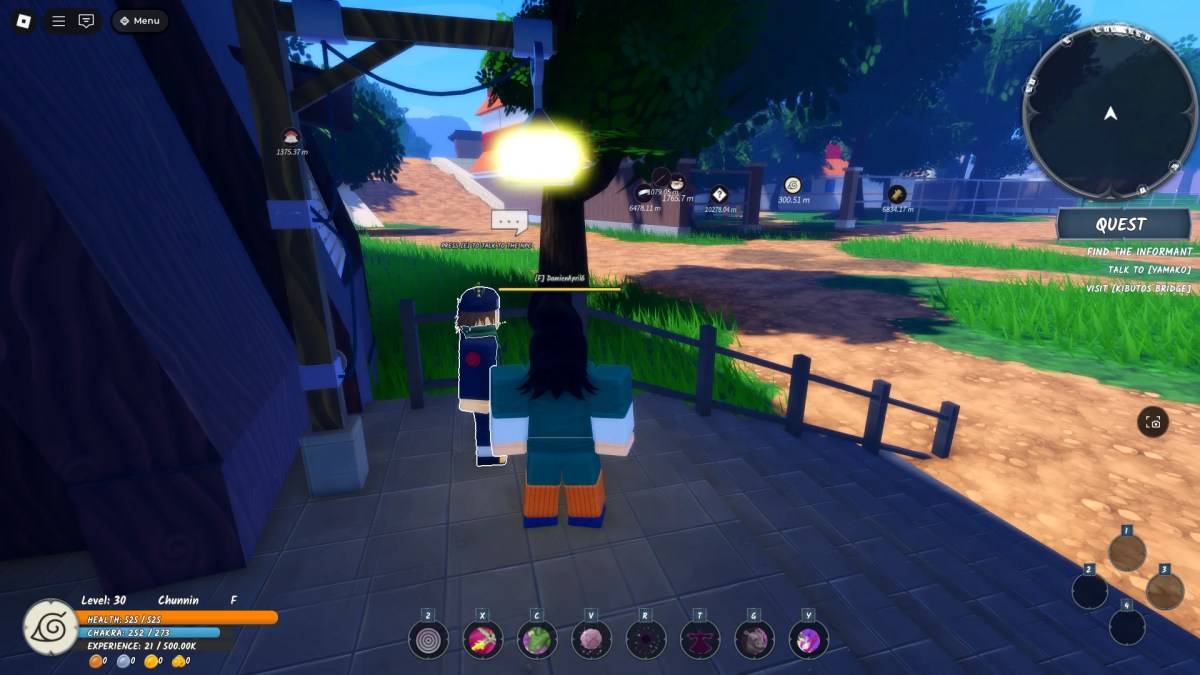The height and width of the screenshot is (675, 1200).
Task: Toggle the Roblox chat window
Action: click(x=87, y=21)
